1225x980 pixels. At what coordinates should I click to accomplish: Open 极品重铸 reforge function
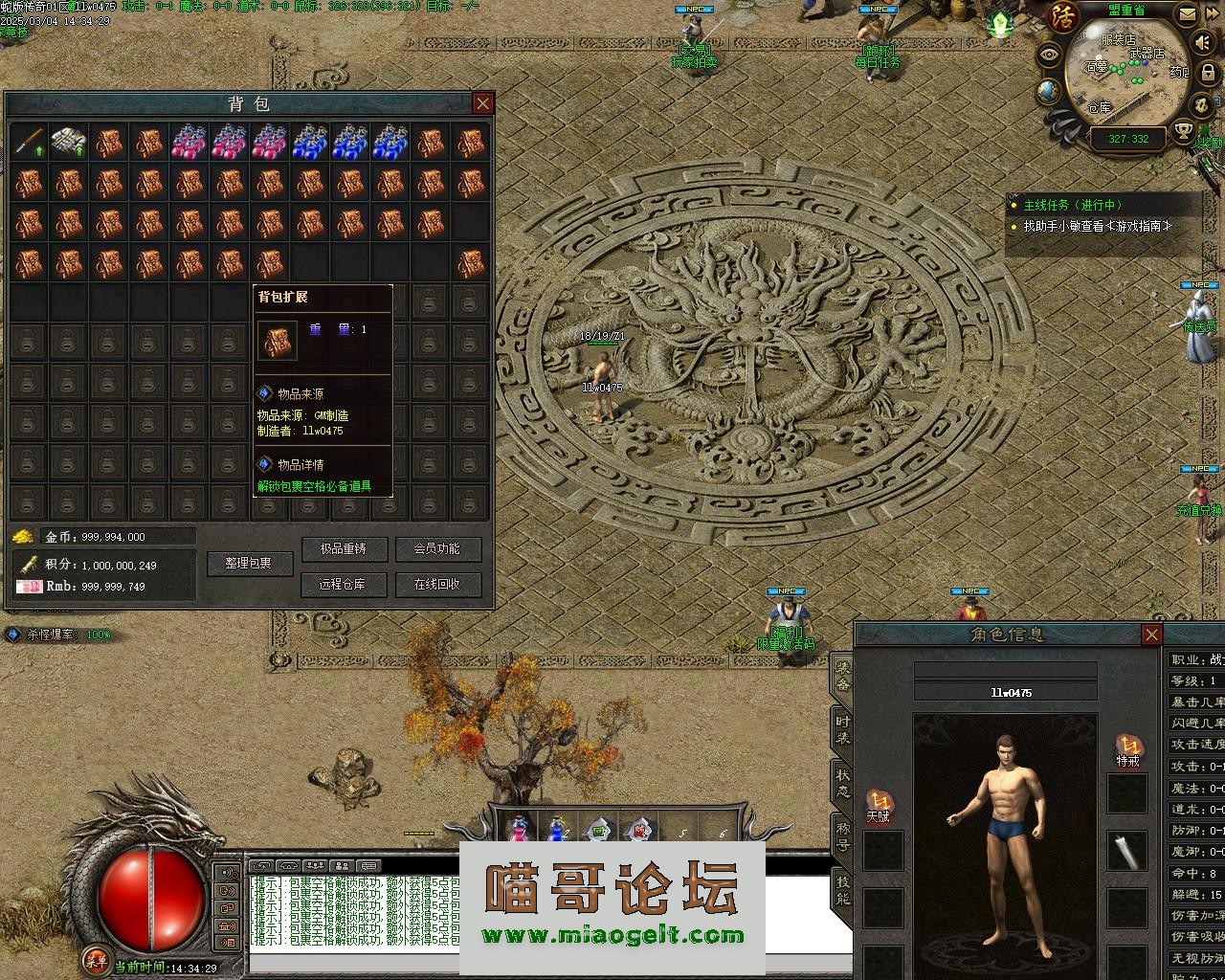tap(343, 549)
